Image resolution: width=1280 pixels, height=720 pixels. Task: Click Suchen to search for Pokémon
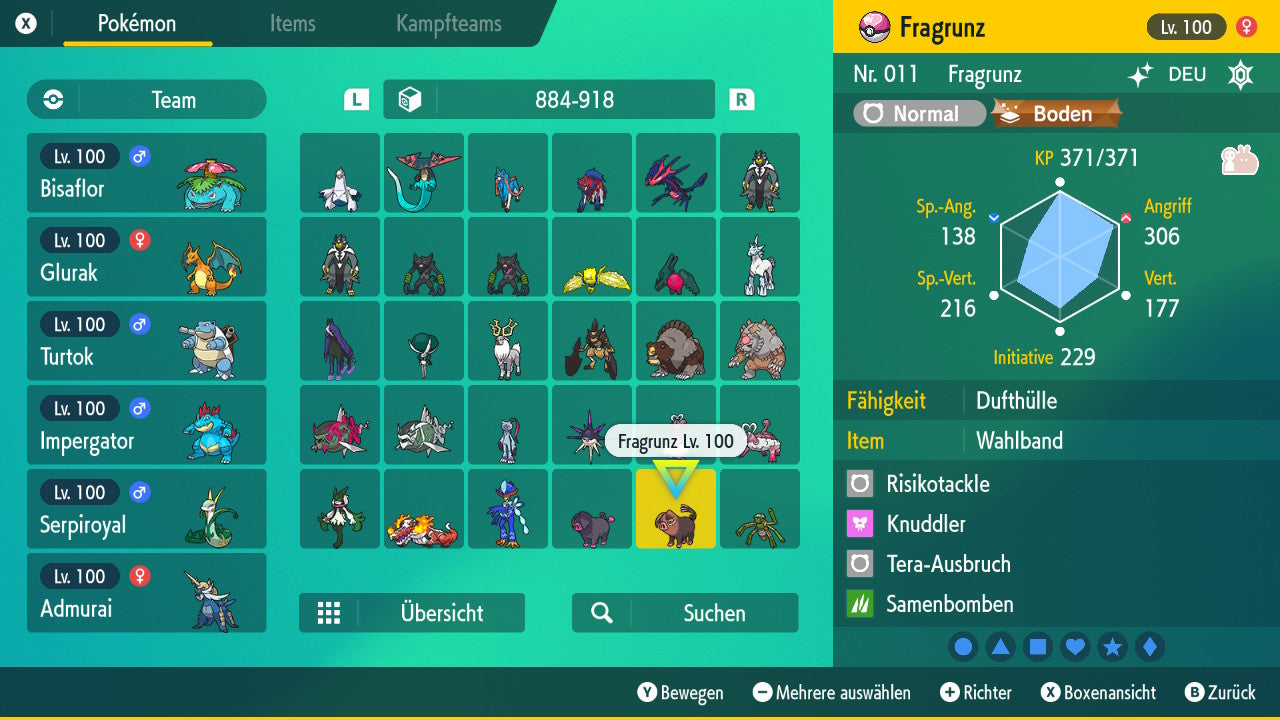(x=684, y=613)
